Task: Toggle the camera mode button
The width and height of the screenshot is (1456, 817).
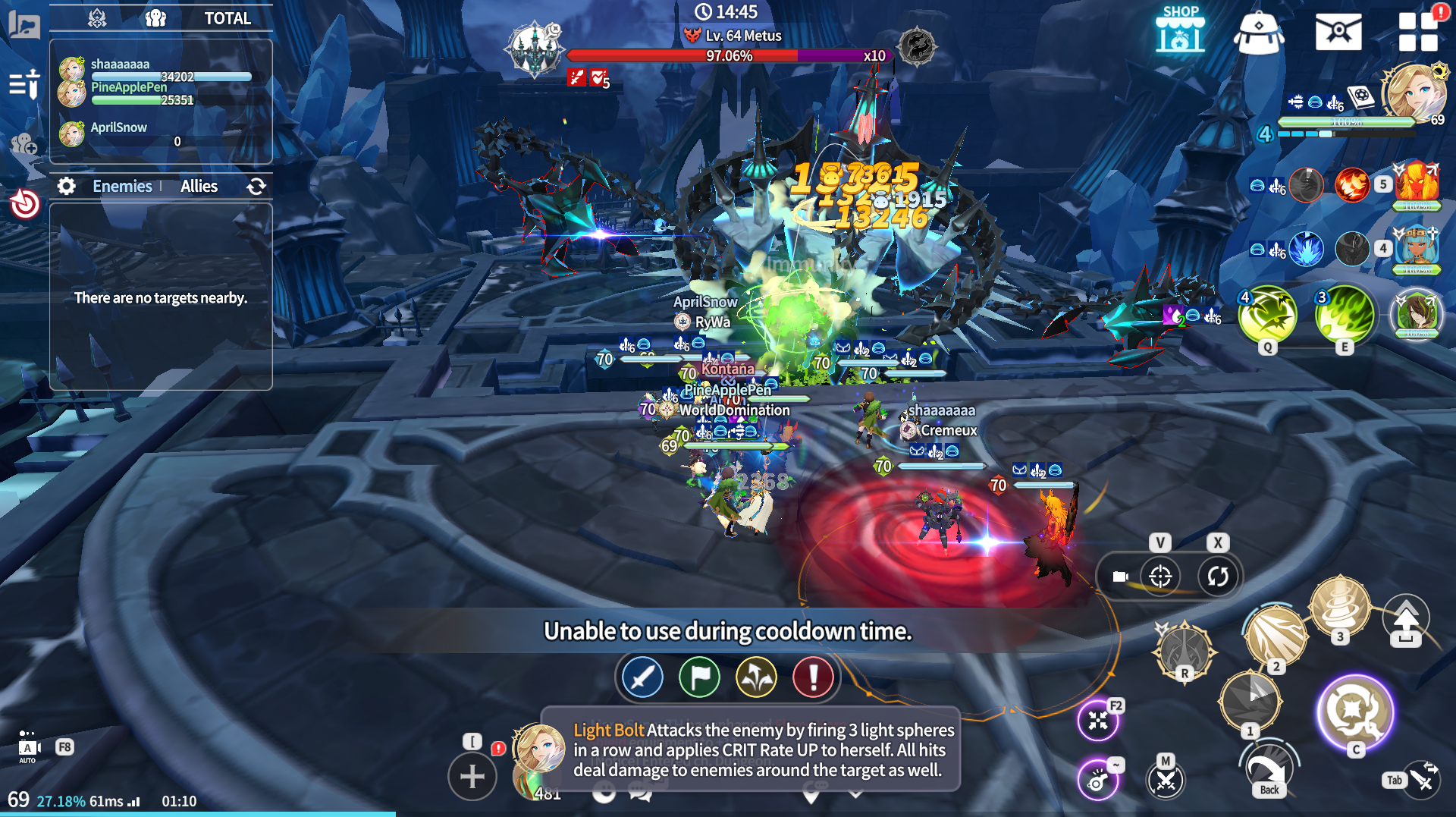Action: (x=1120, y=577)
